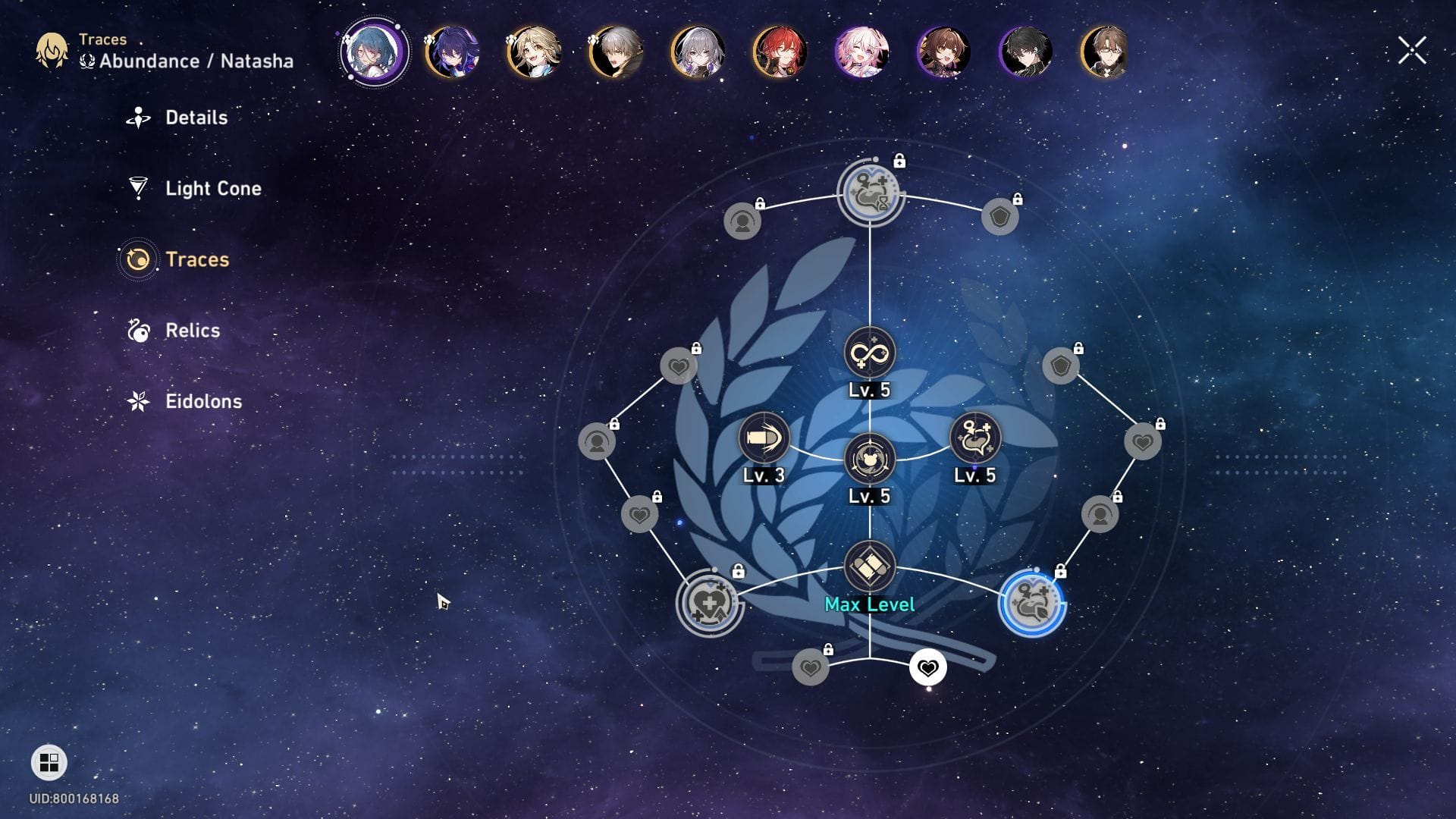Switch to the Light Cone section

(x=212, y=189)
